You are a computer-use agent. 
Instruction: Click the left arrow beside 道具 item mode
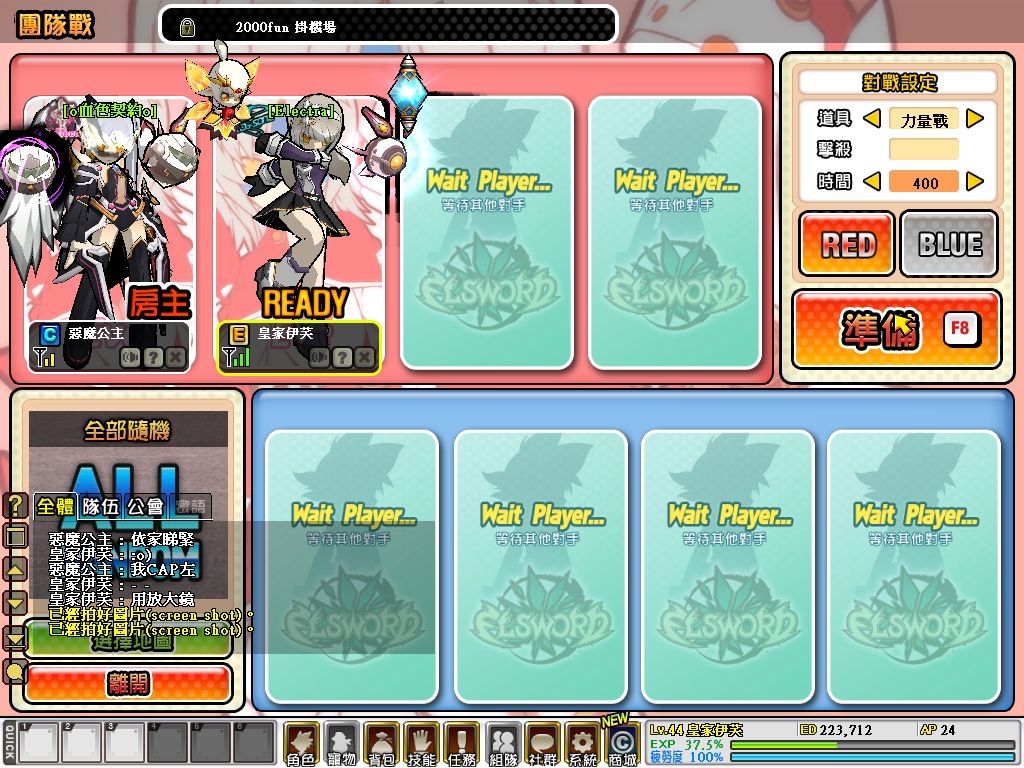[x=871, y=119]
